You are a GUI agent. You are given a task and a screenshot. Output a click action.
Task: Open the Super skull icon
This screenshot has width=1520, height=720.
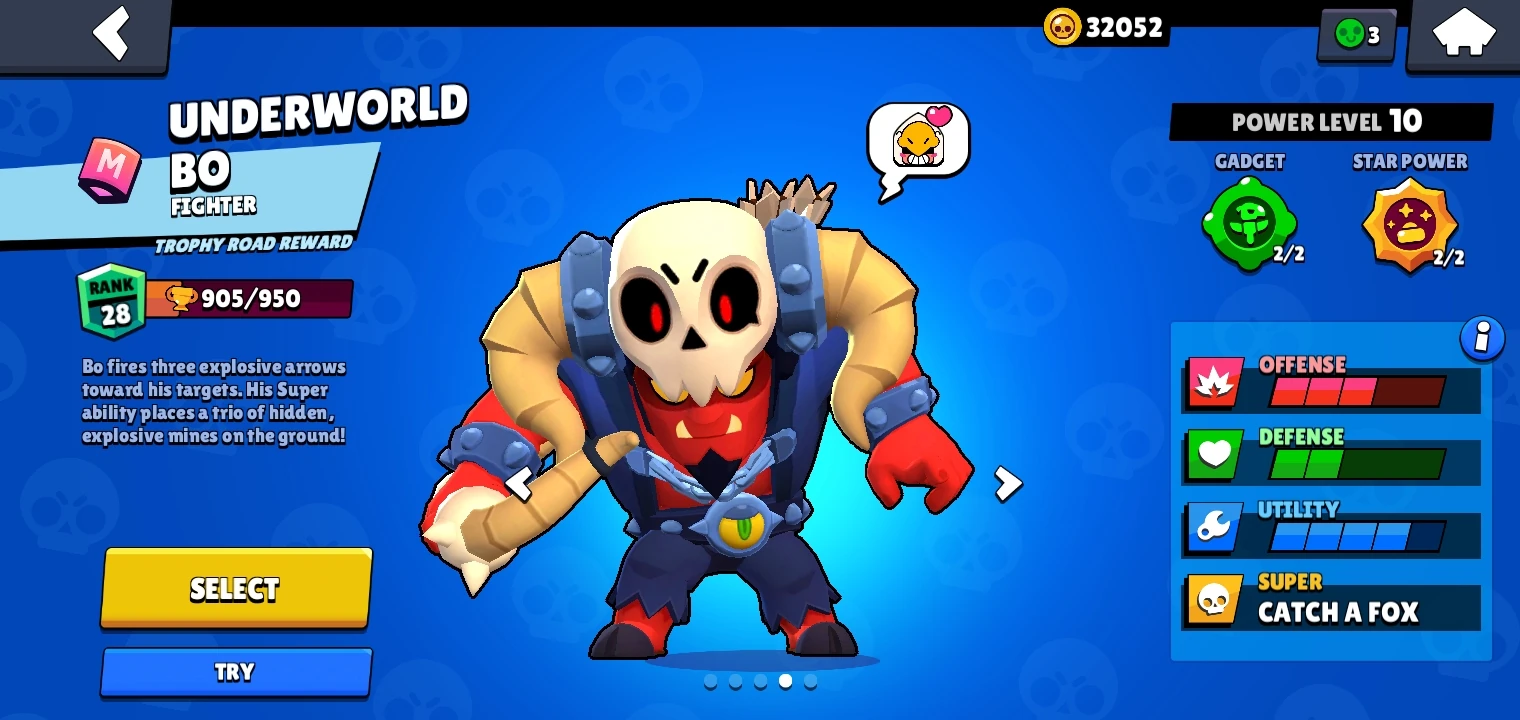point(1214,600)
